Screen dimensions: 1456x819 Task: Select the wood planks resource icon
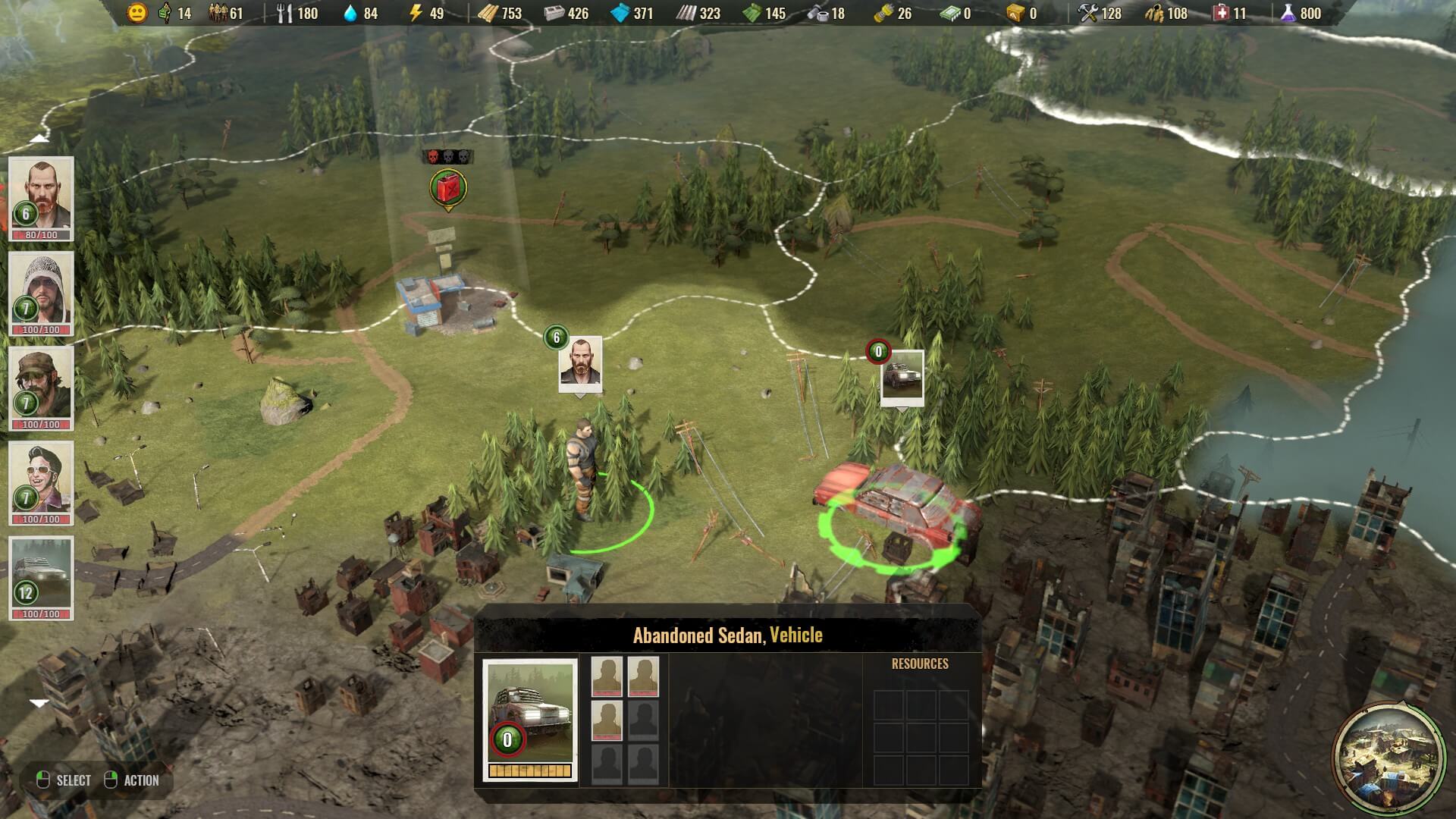click(x=487, y=13)
